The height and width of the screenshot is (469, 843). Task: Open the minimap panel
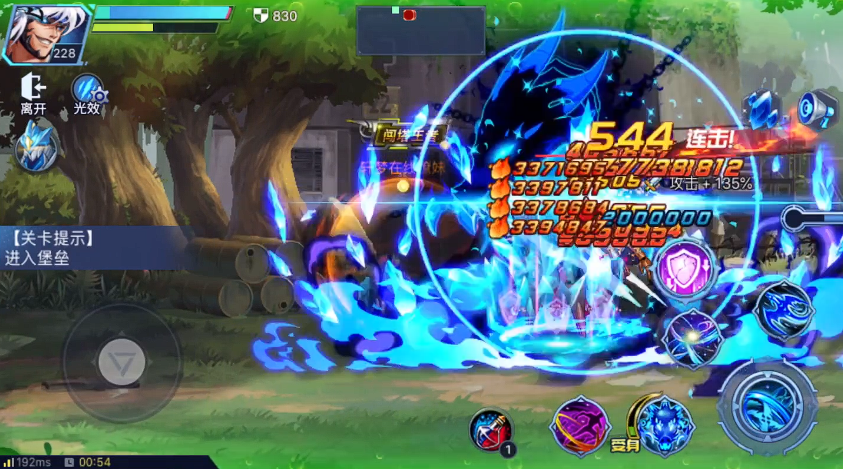click(x=420, y=30)
